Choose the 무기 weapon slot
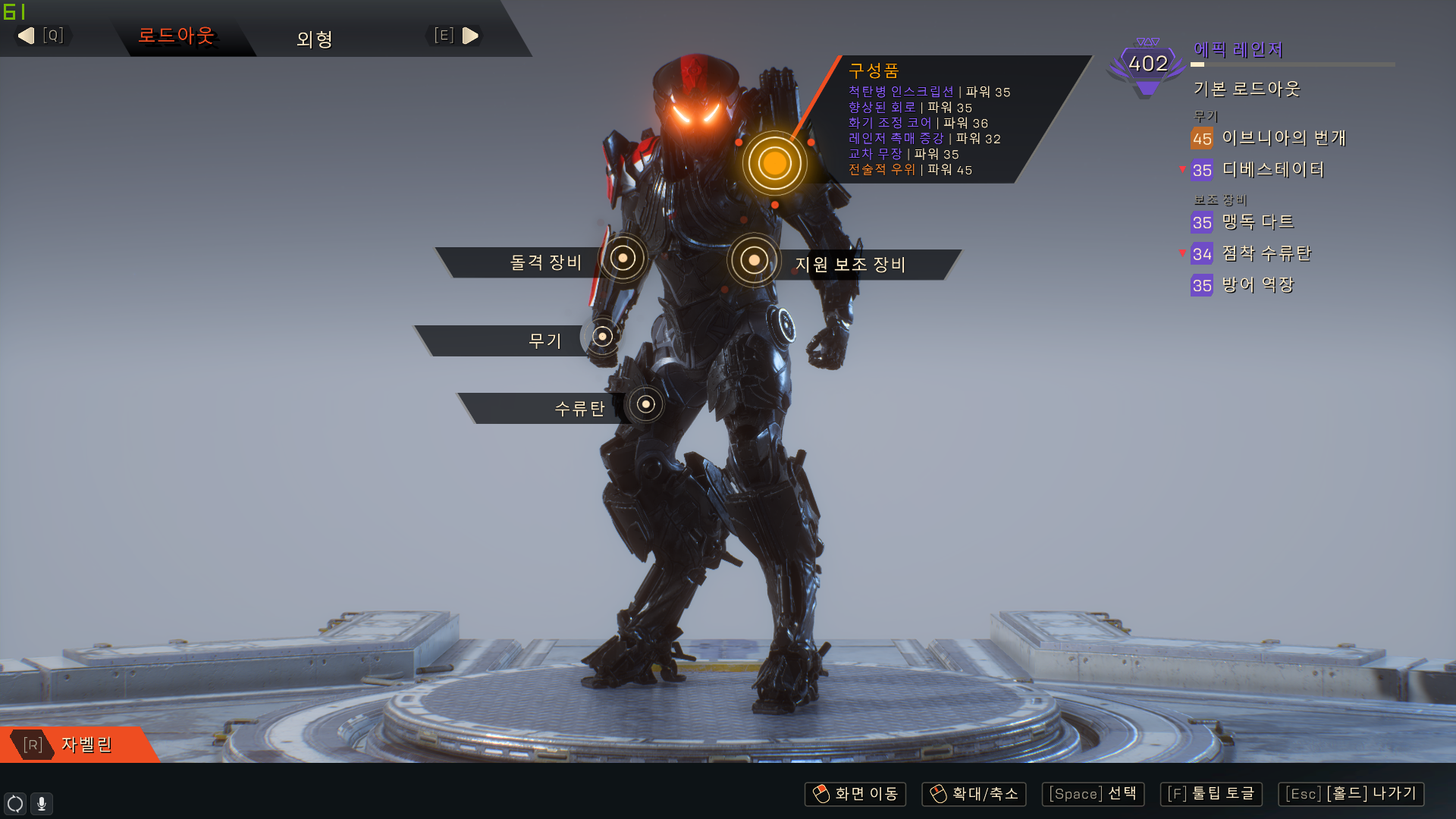Viewport: 1456px width, 819px height. [x=603, y=336]
